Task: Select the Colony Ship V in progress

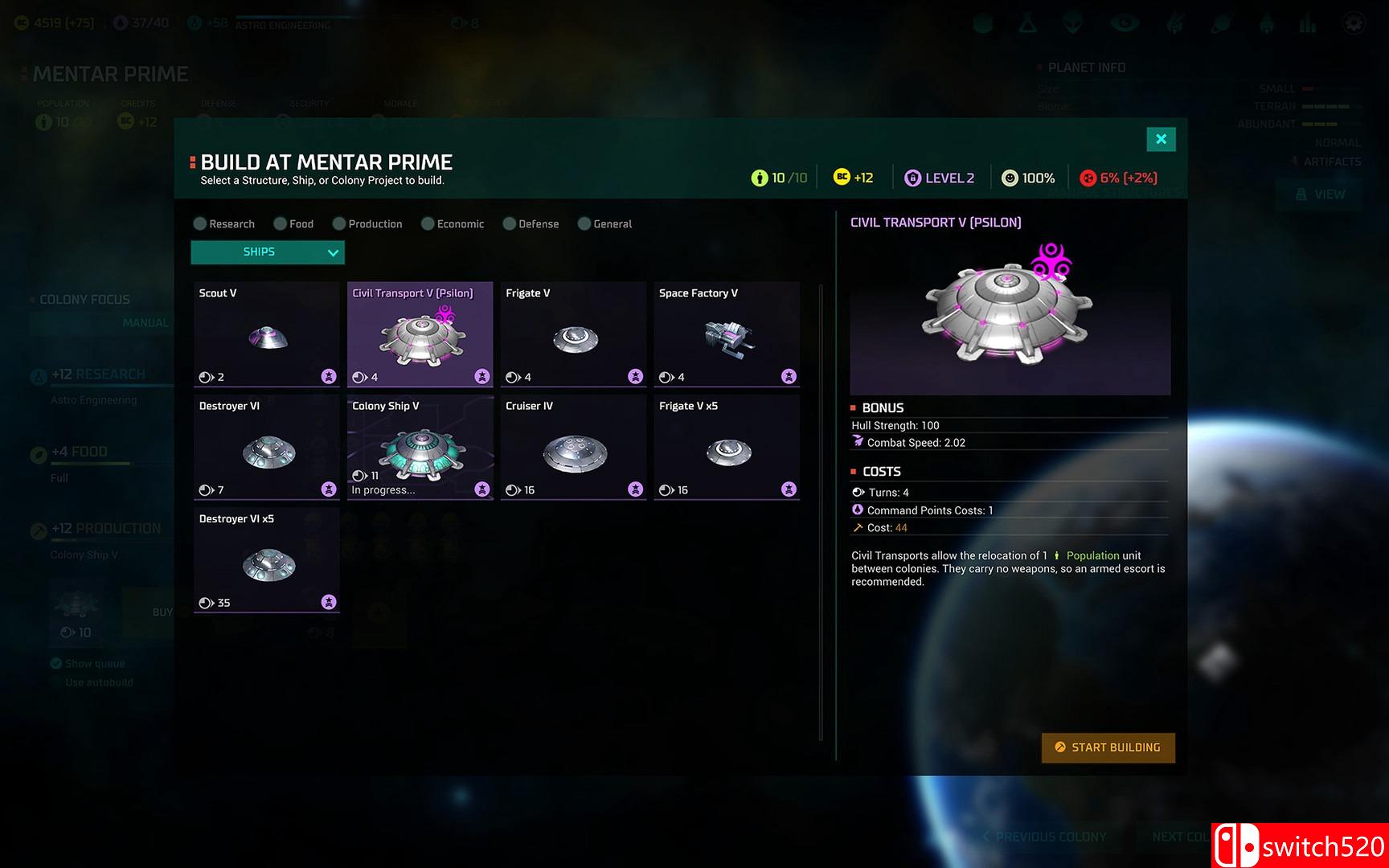Action: click(420, 448)
